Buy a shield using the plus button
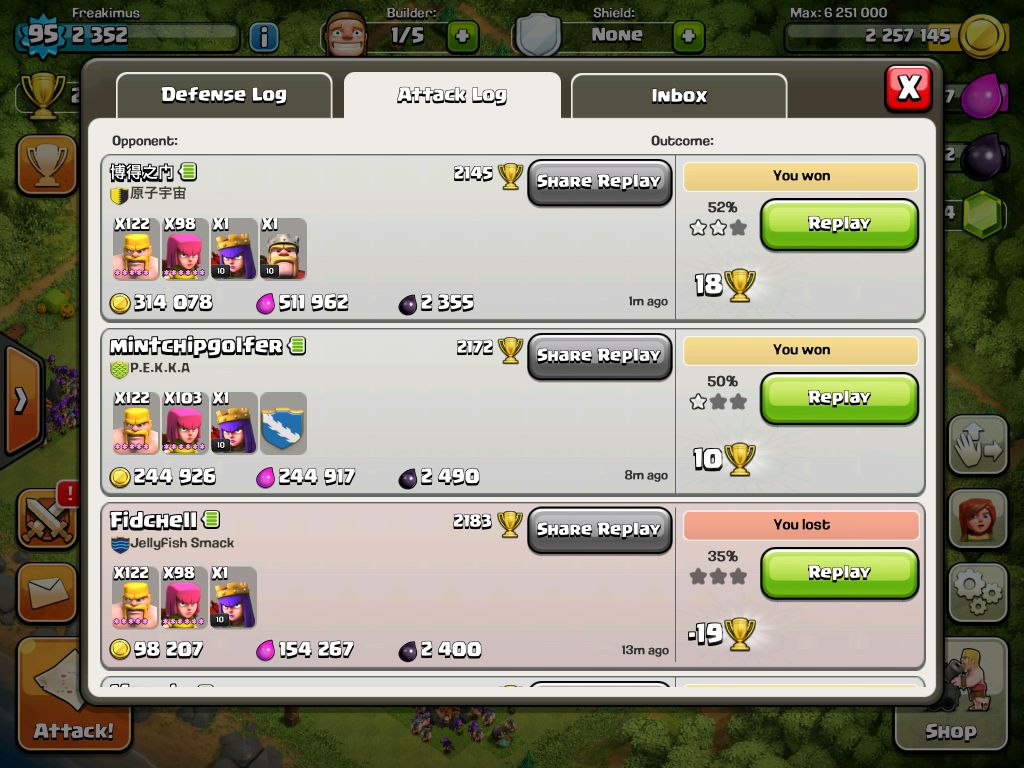 688,37
